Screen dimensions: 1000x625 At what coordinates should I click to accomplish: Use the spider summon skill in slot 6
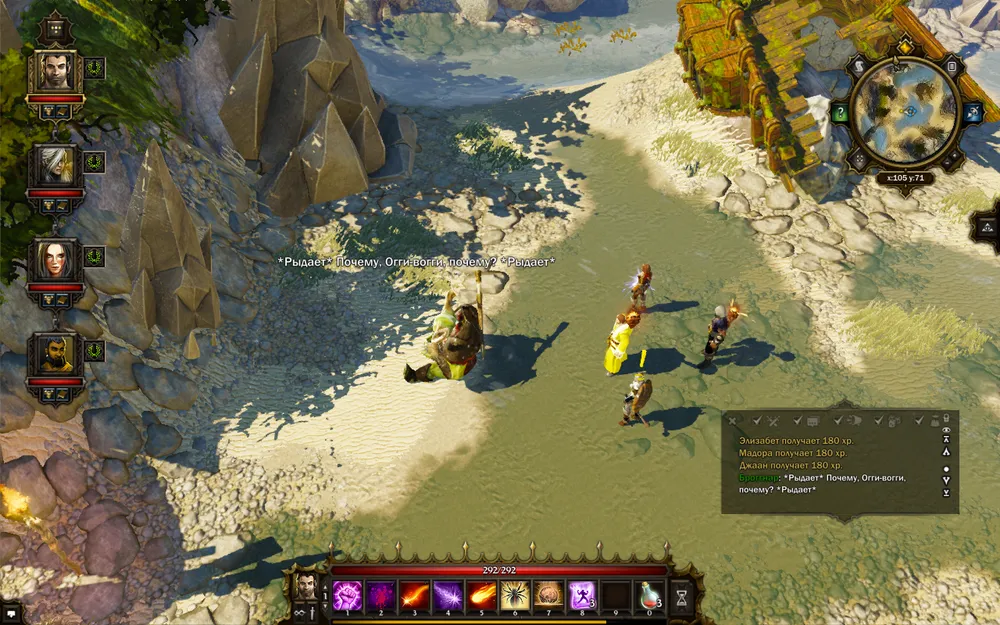tap(515, 595)
